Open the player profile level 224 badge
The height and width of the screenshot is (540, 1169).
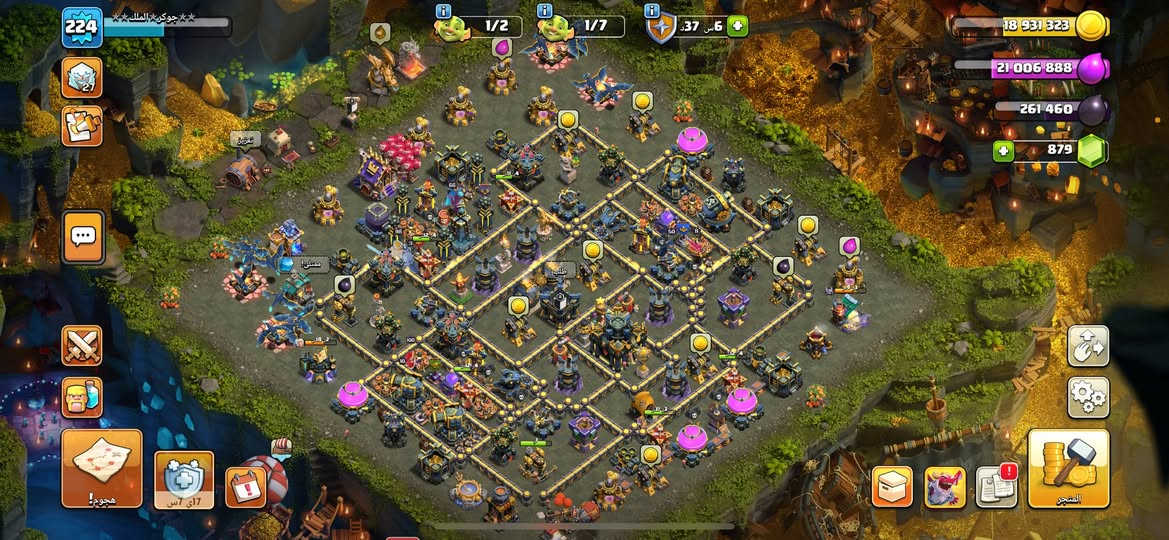82,27
